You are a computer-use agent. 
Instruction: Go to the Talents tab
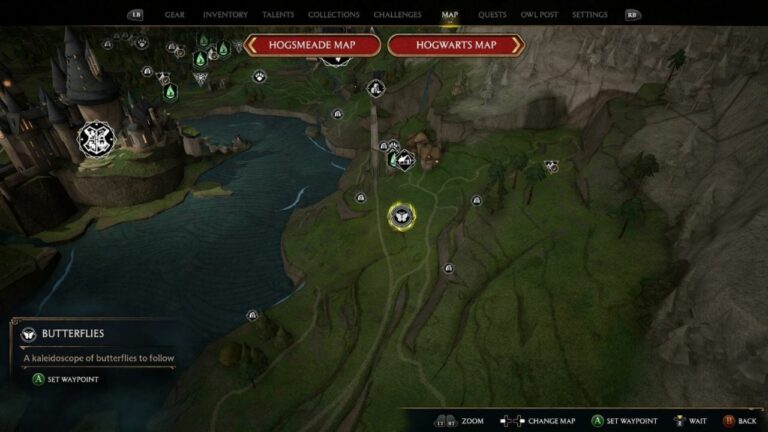(x=278, y=15)
